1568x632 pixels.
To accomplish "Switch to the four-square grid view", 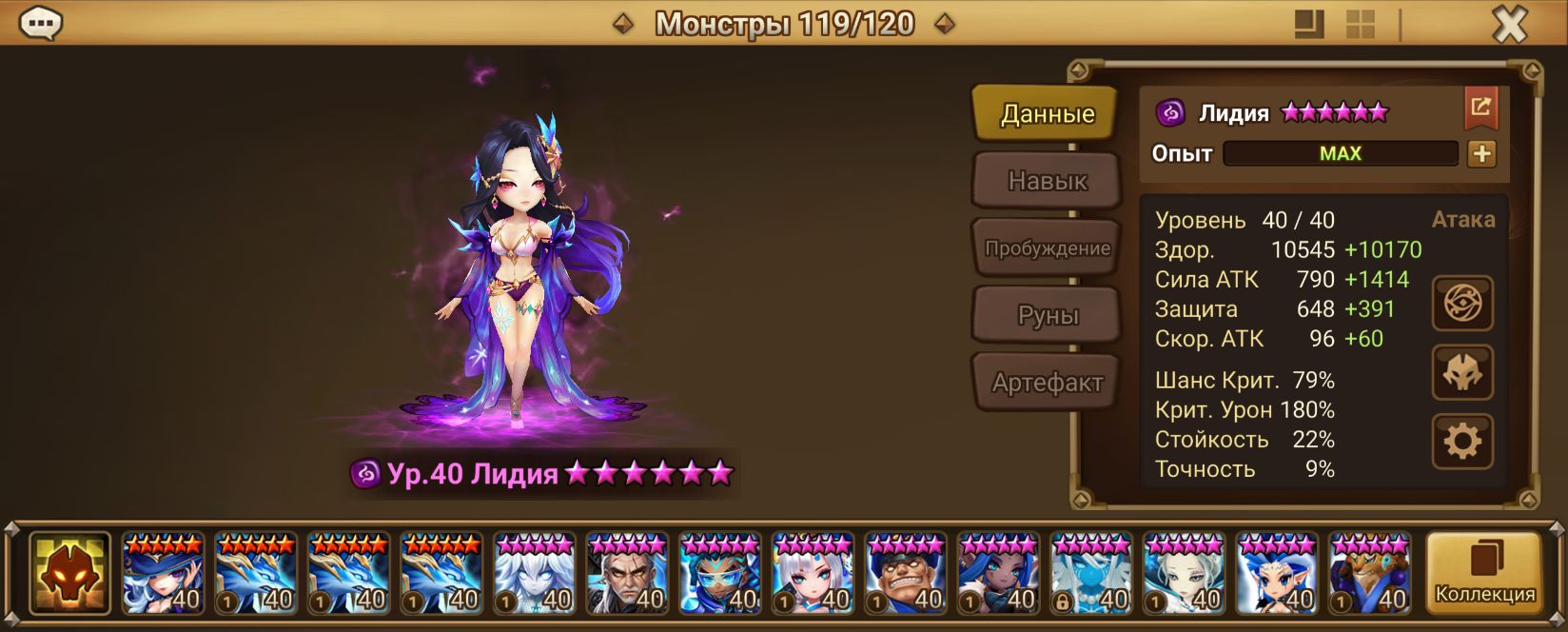I will [1361, 25].
